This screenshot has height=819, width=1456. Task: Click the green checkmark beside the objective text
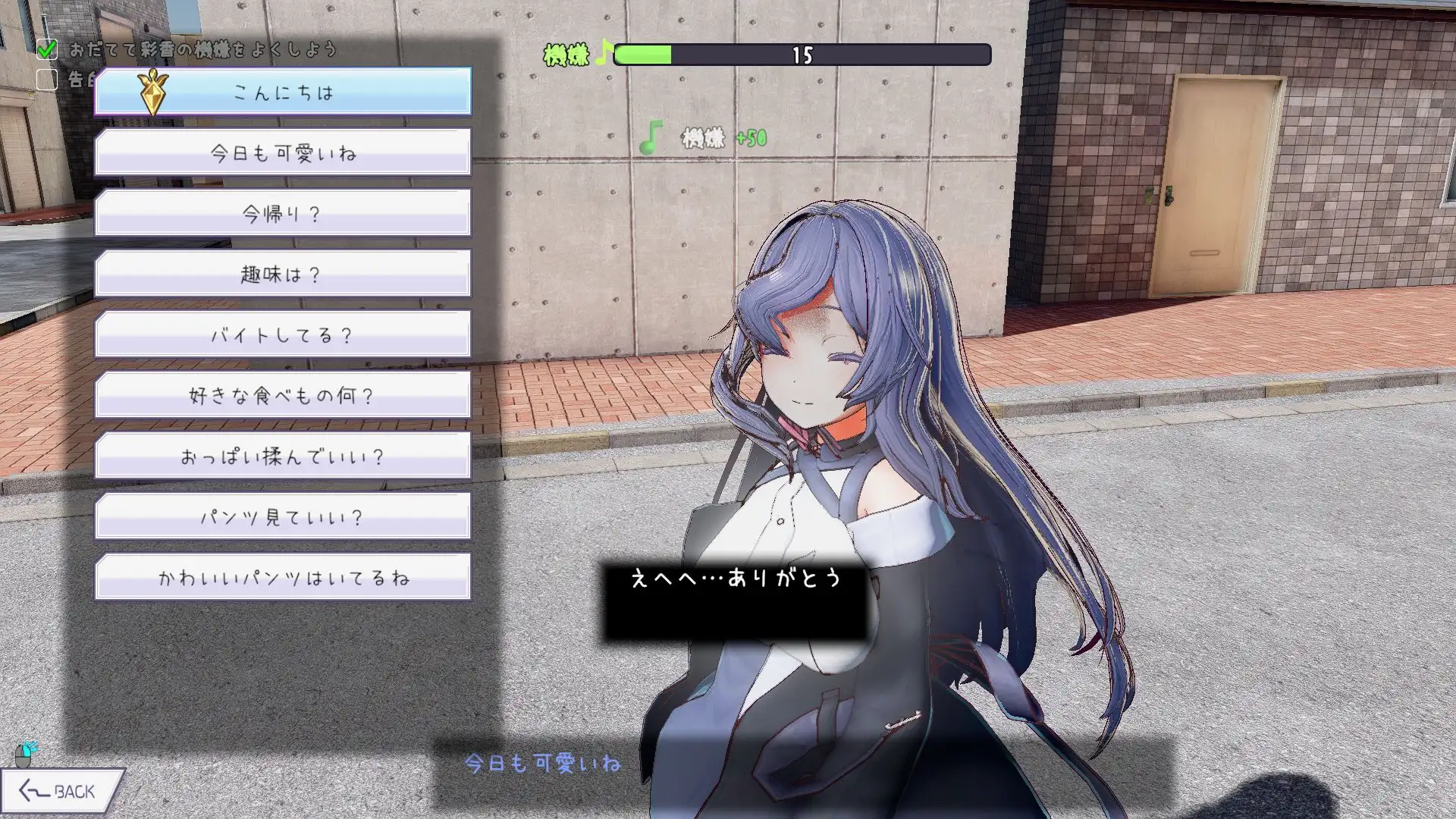click(48, 49)
